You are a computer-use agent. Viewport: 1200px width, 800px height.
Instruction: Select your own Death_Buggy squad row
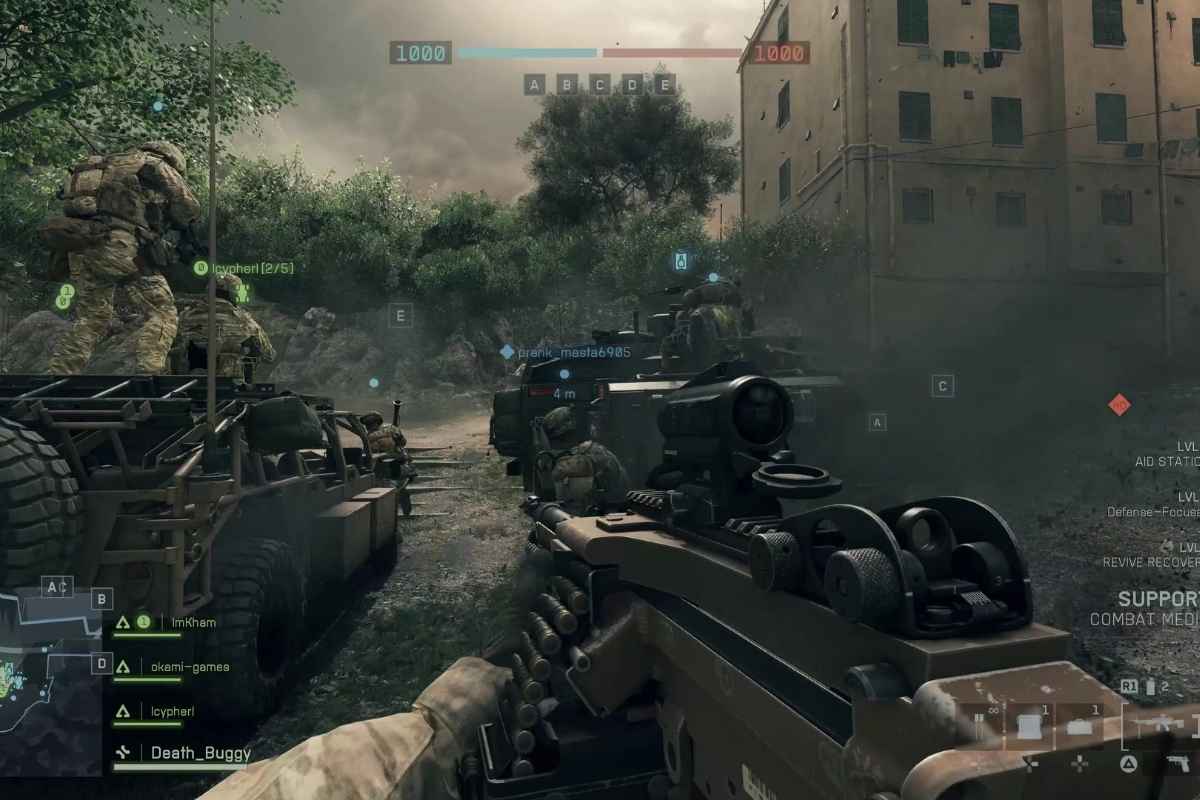pyautogui.click(x=200, y=753)
